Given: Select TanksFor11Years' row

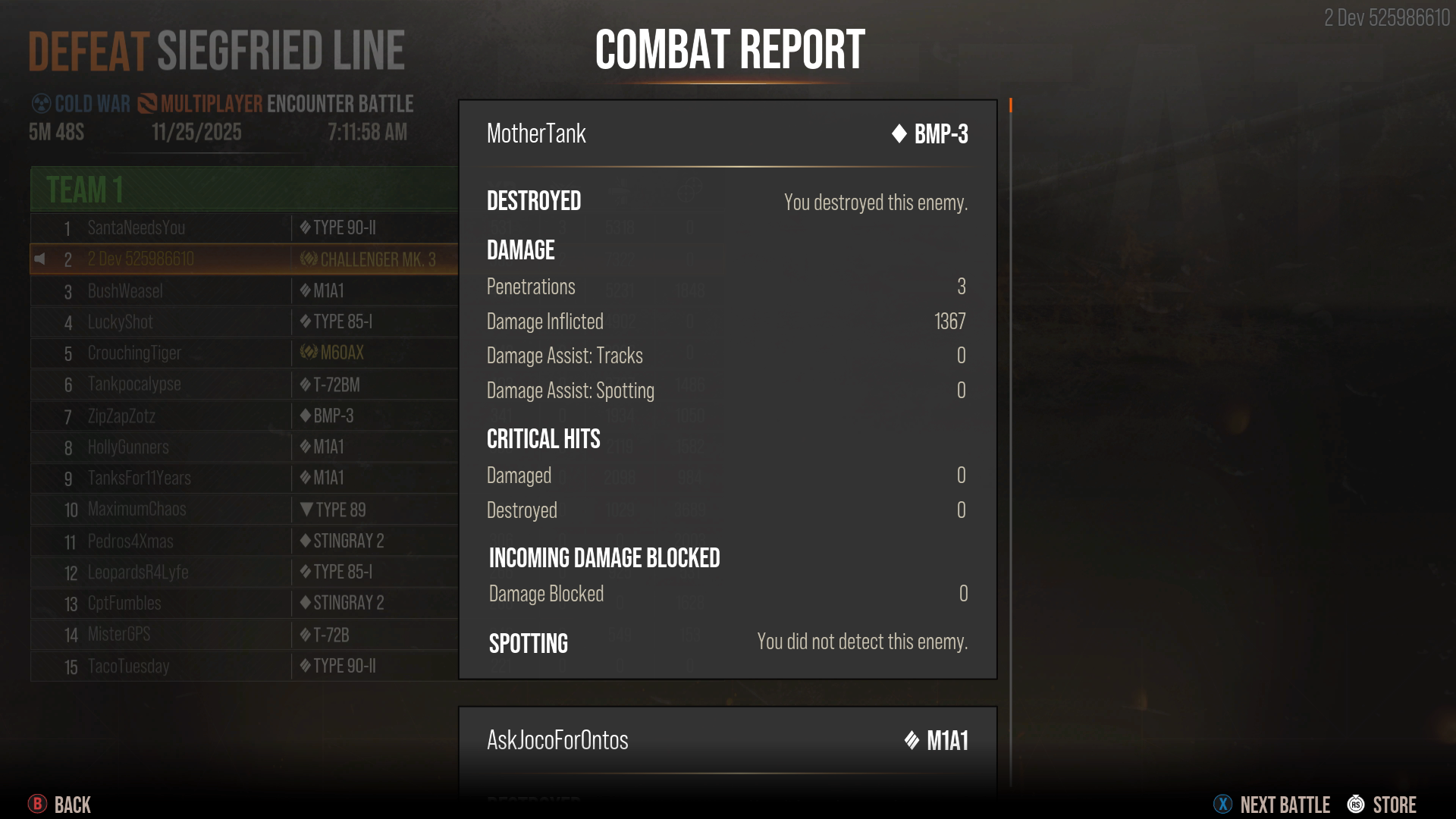Looking at the screenshot, I should [139, 479].
